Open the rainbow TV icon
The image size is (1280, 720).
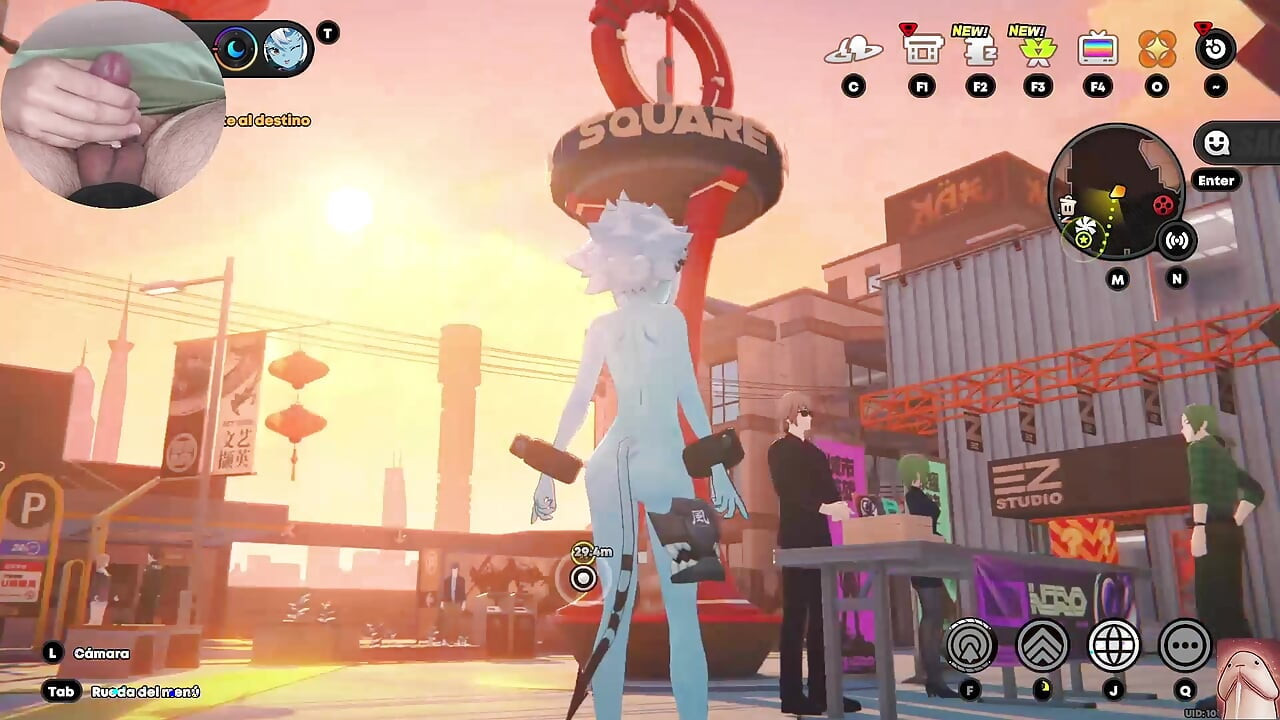pos(1097,49)
